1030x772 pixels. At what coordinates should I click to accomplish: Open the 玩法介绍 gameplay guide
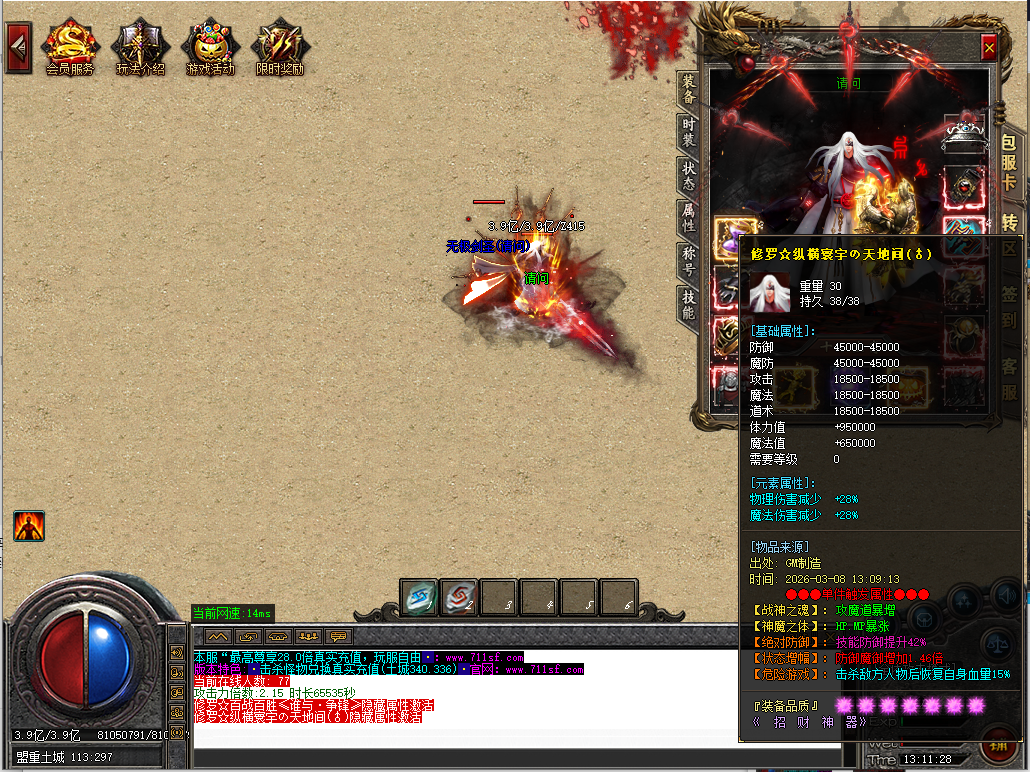click(x=140, y=45)
